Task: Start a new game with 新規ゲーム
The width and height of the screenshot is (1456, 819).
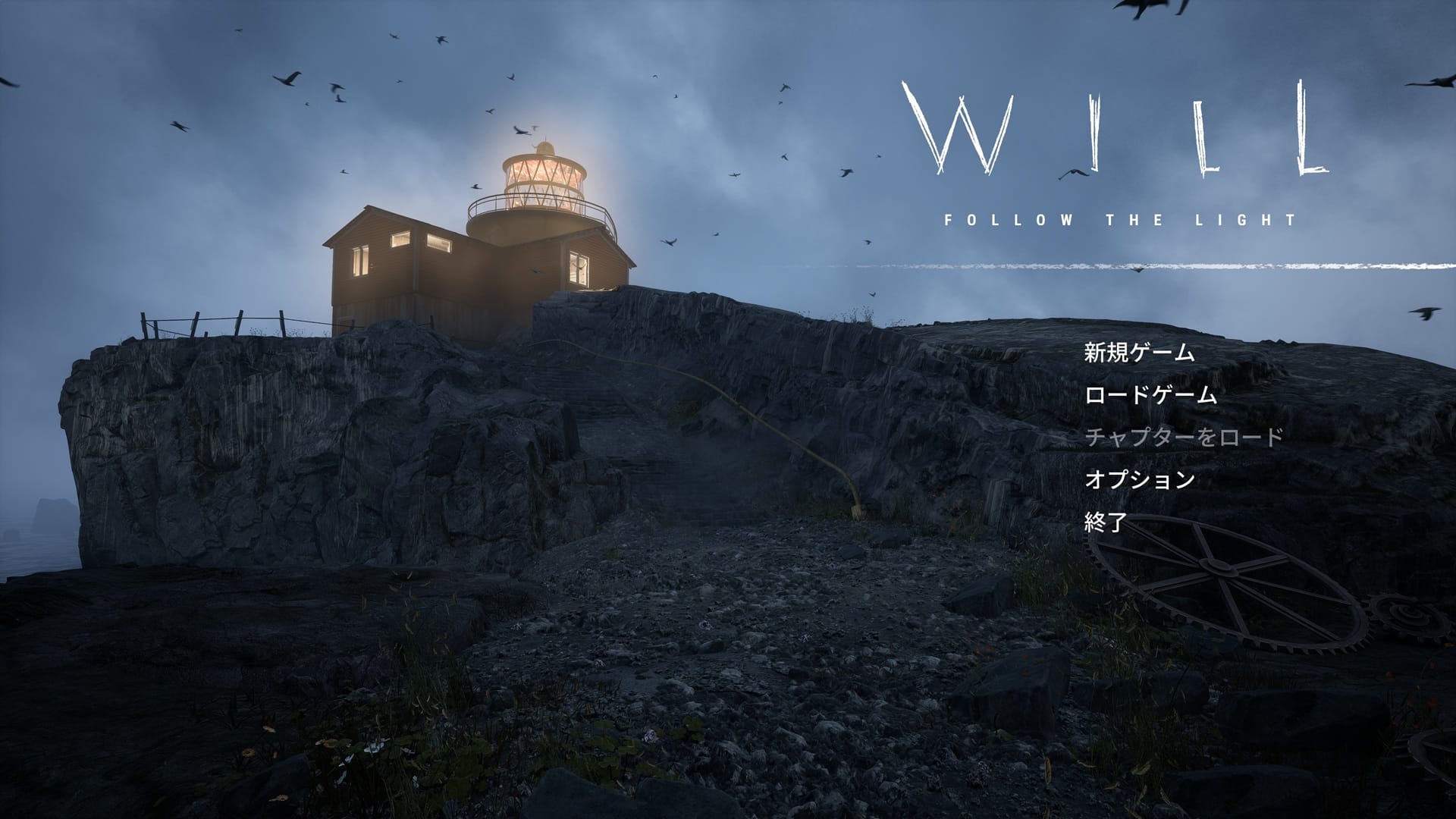Action: [1139, 353]
